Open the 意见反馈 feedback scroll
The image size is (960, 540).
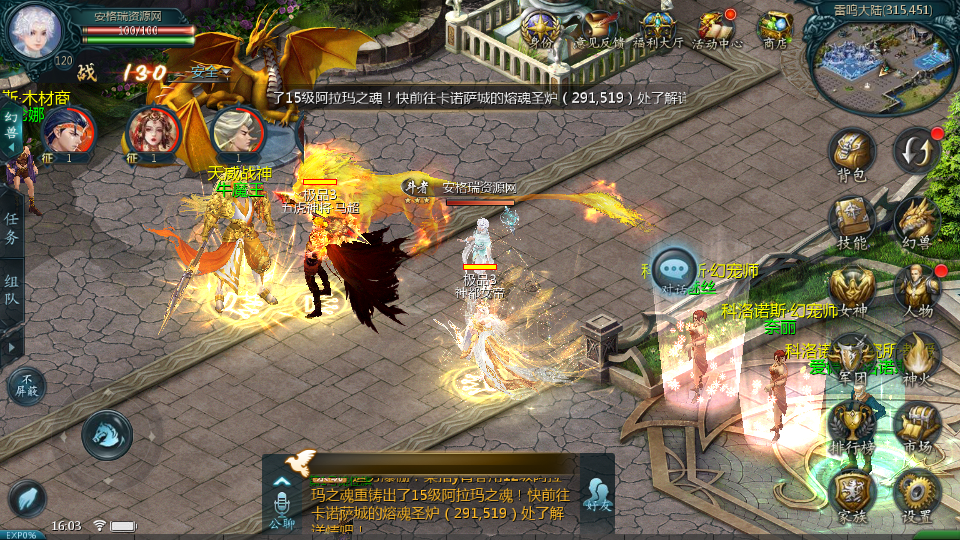[x=600, y=28]
